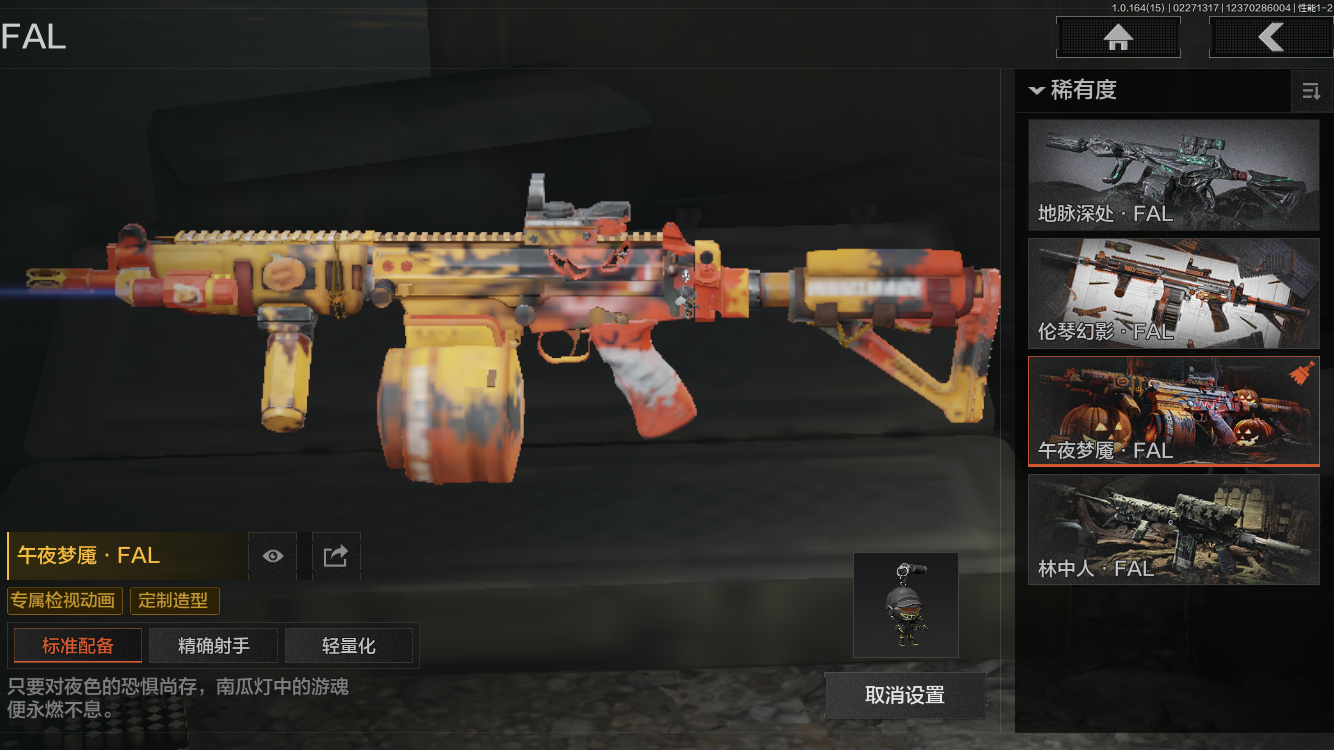This screenshot has height=750, width=1334.
Task: Go to the home screen
Action: tap(1118, 38)
